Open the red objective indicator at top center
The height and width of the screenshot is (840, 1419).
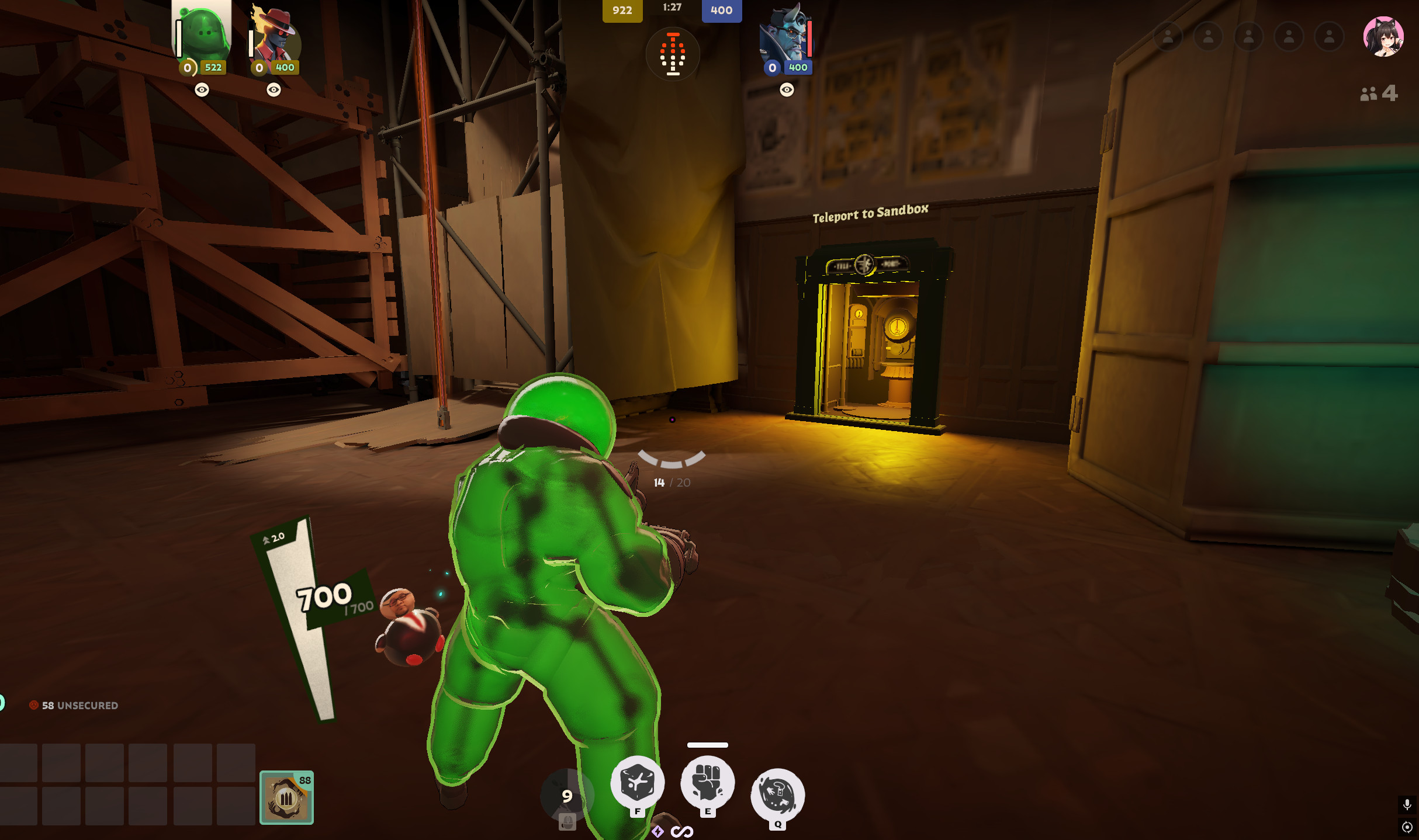coord(673,54)
